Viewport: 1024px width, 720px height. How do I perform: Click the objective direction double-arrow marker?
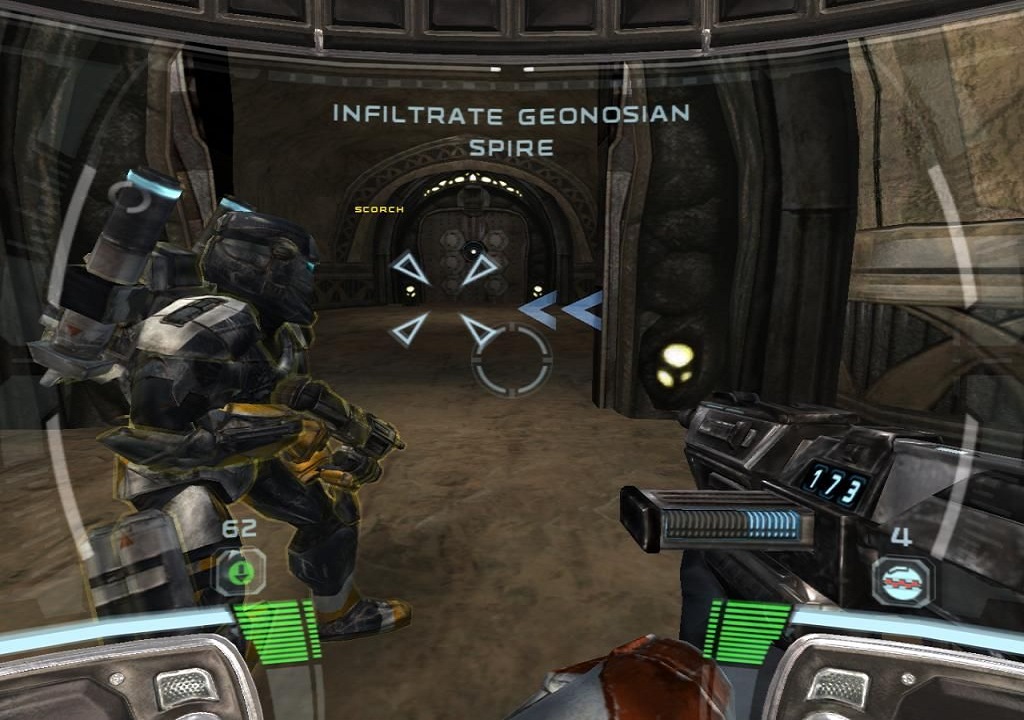(561, 310)
